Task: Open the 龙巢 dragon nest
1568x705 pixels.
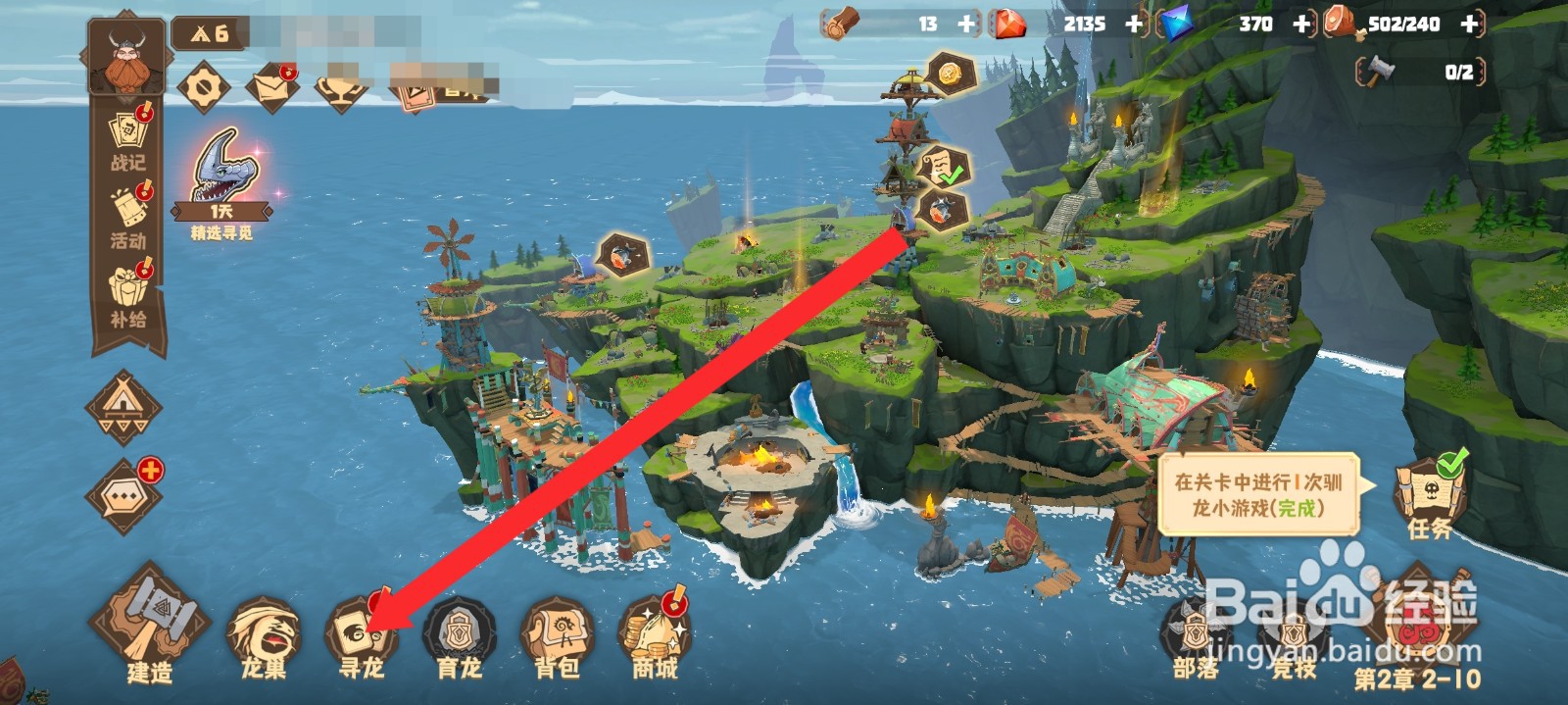Action: click(x=263, y=632)
